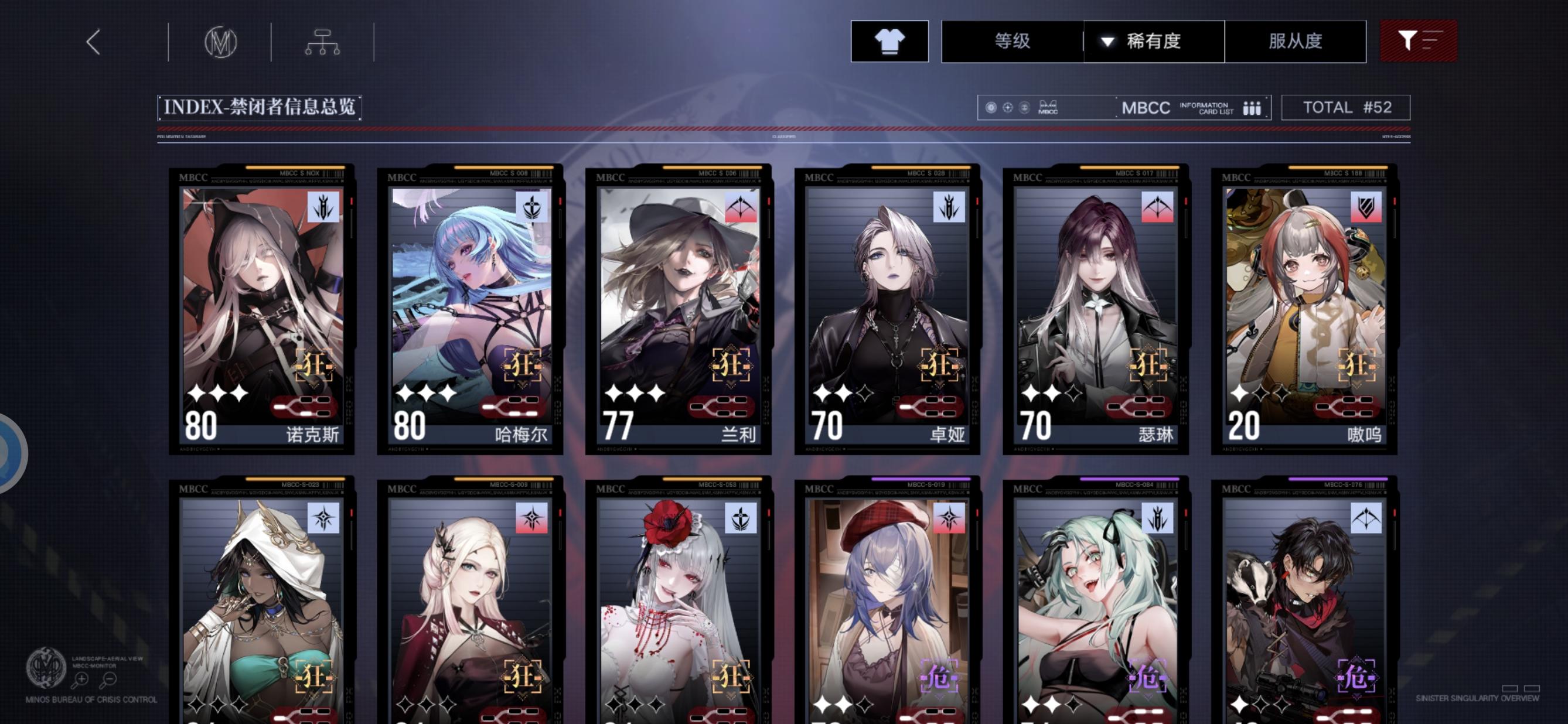
Task: Toggle sorting by 服从度
Action: (1295, 41)
